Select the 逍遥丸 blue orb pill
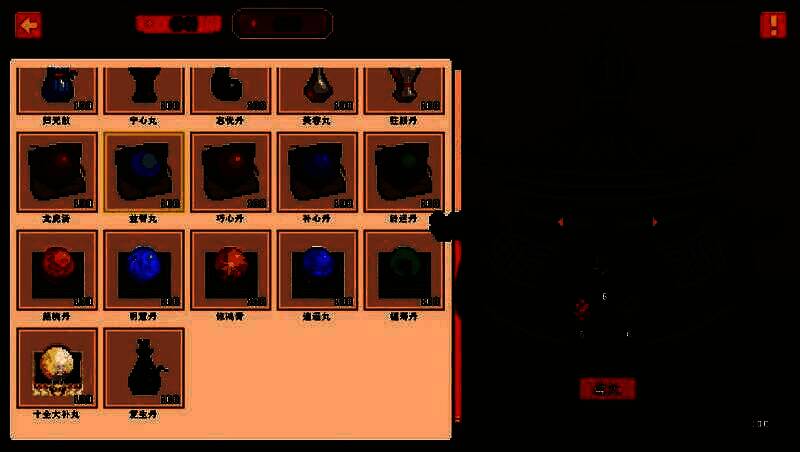This screenshot has height=452, width=800. tap(317, 269)
